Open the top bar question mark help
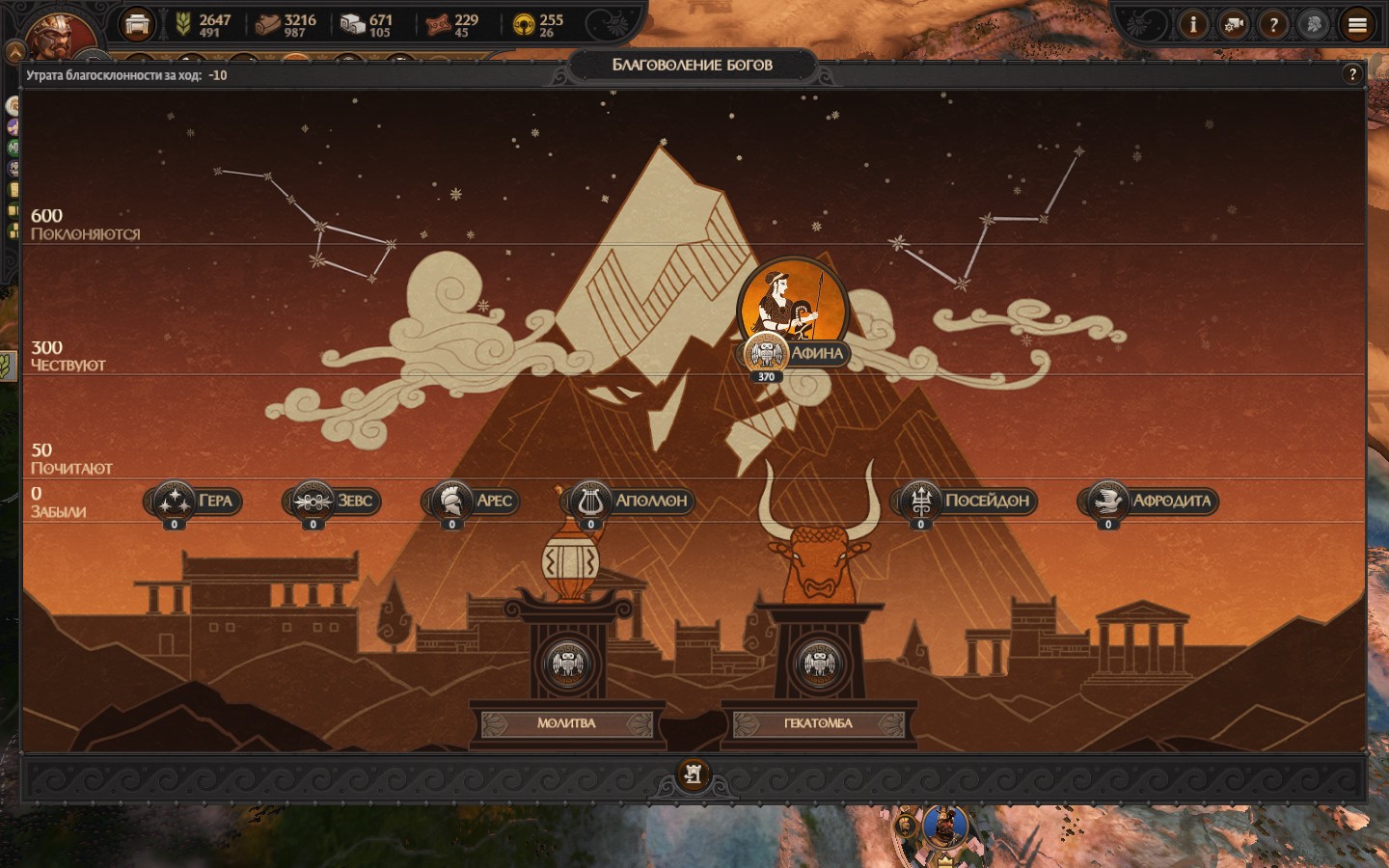The width and height of the screenshot is (1389, 868). (x=1273, y=25)
